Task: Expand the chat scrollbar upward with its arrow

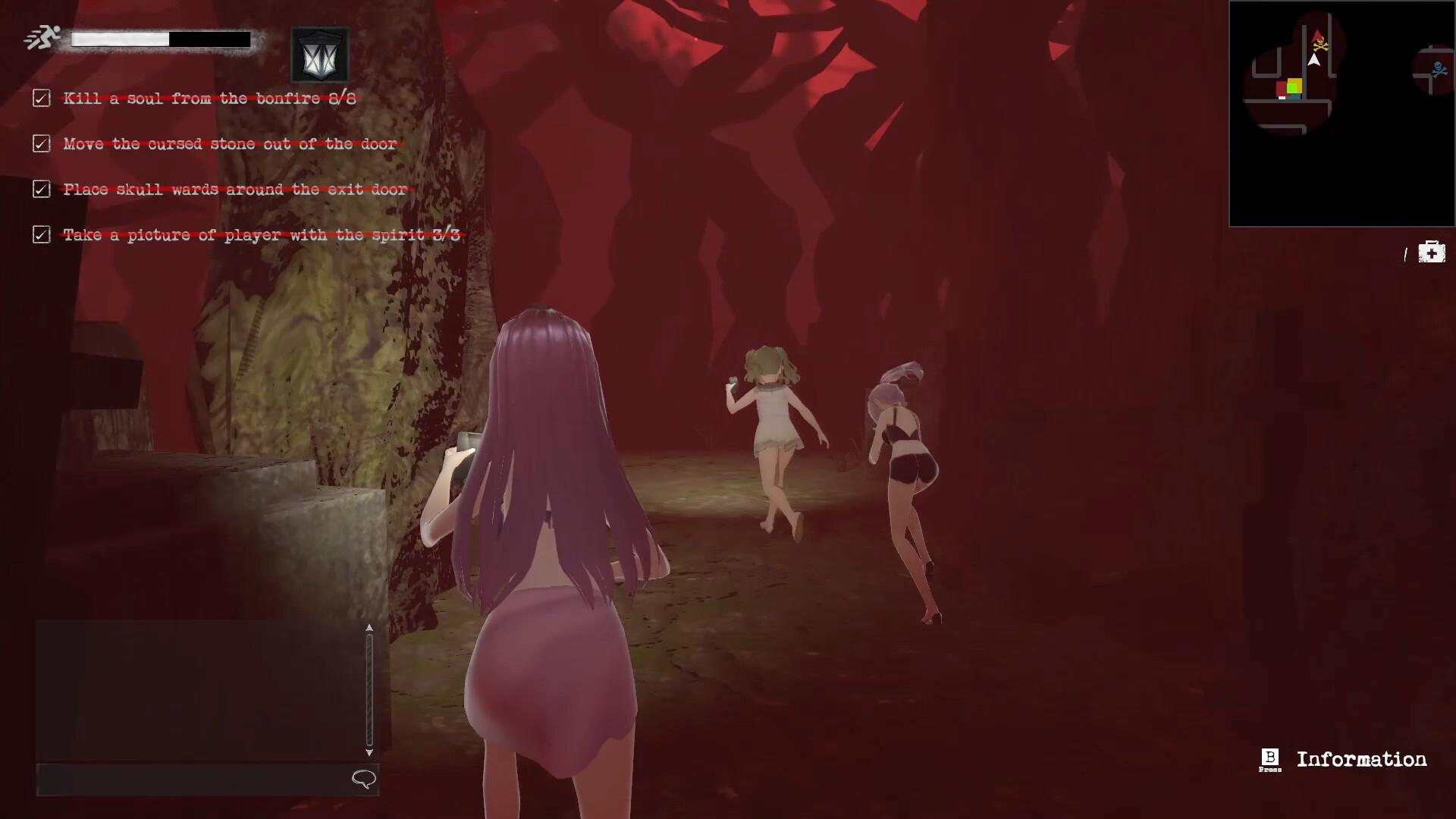Action: tap(369, 629)
